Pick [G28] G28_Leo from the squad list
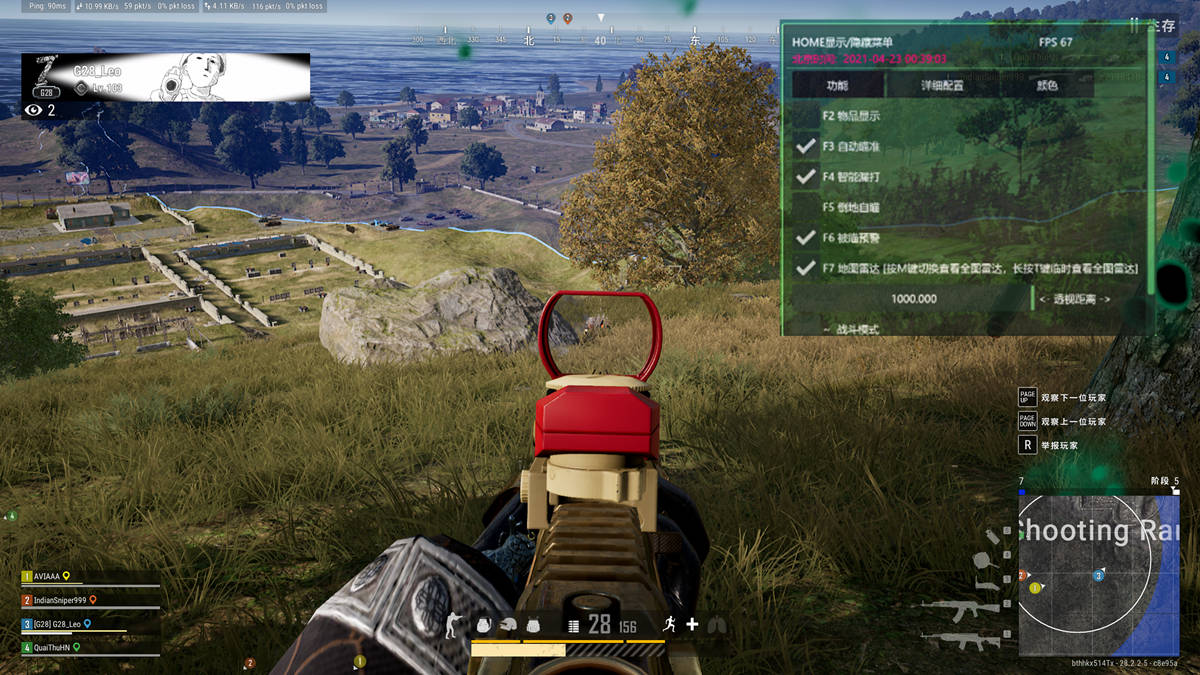Screen dimensions: 1200x675 pos(58,624)
